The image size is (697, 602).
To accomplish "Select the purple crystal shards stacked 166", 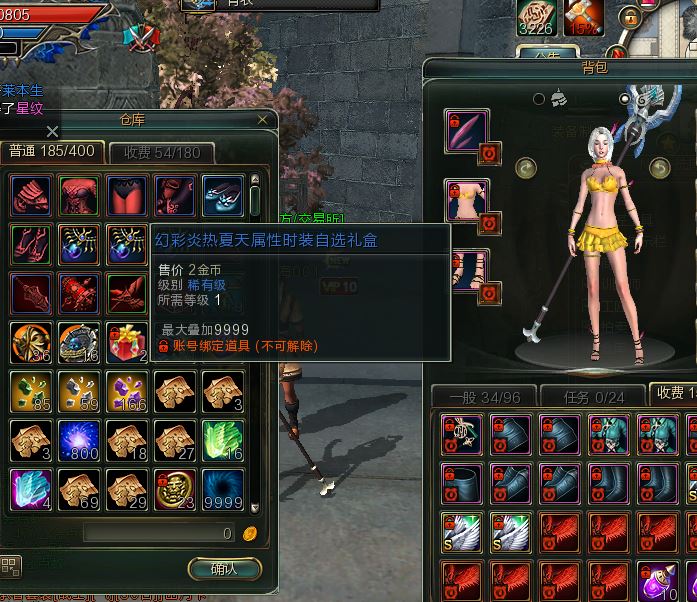I will 127,391.
